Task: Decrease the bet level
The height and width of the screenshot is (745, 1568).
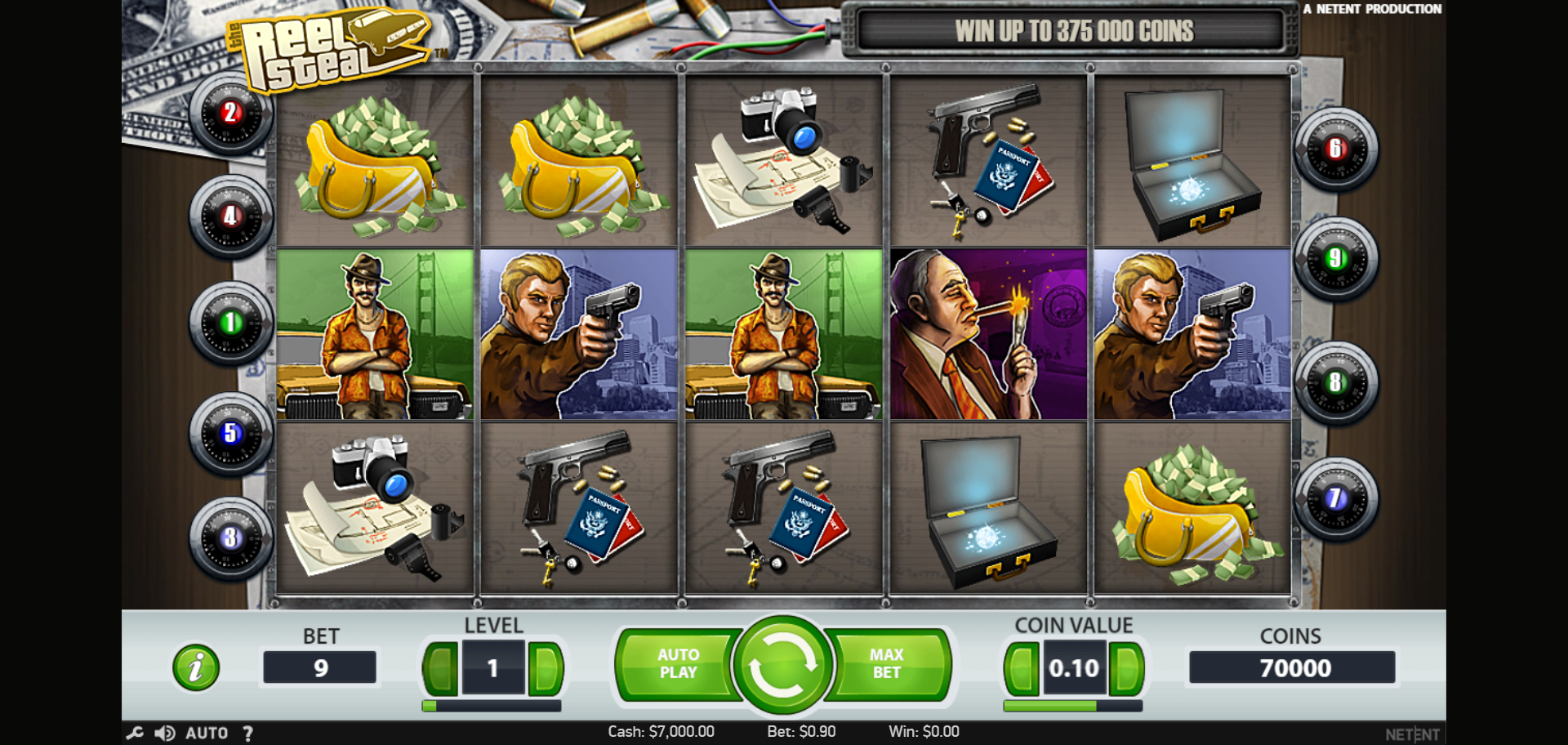Action: pyautogui.click(x=441, y=668)
